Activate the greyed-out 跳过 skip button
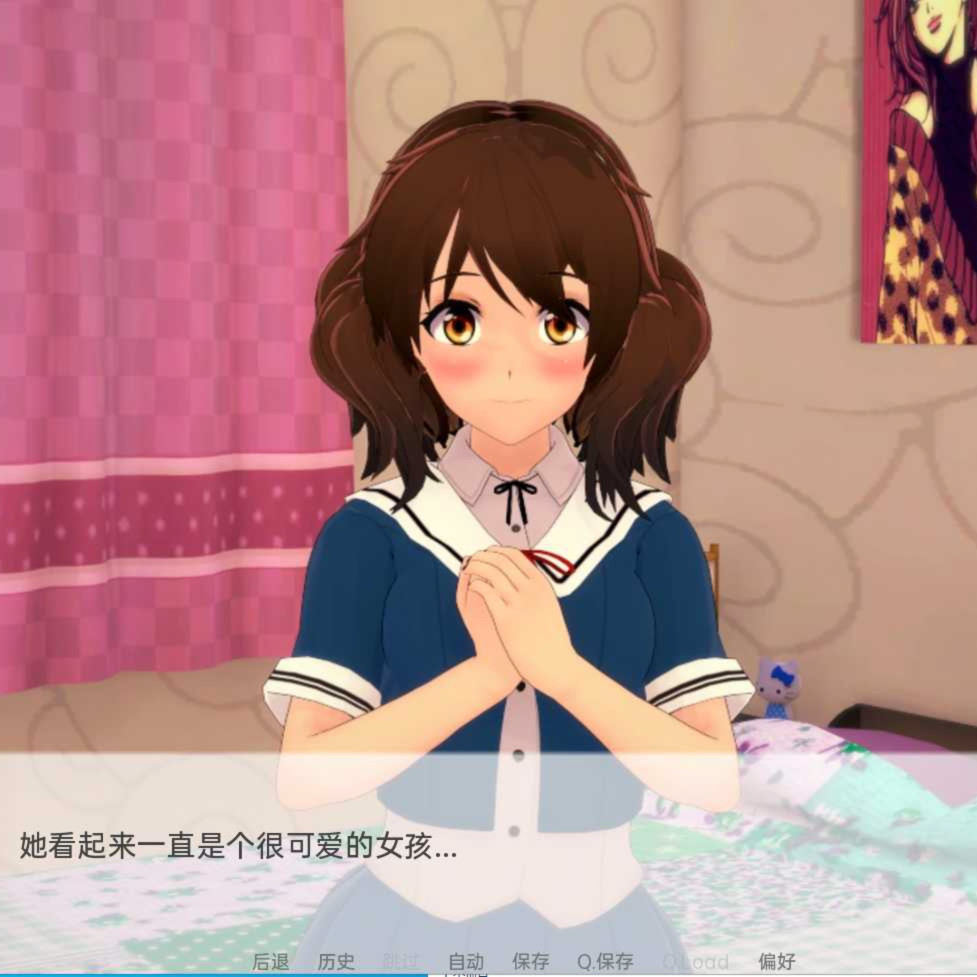 [x=400, y=962]
